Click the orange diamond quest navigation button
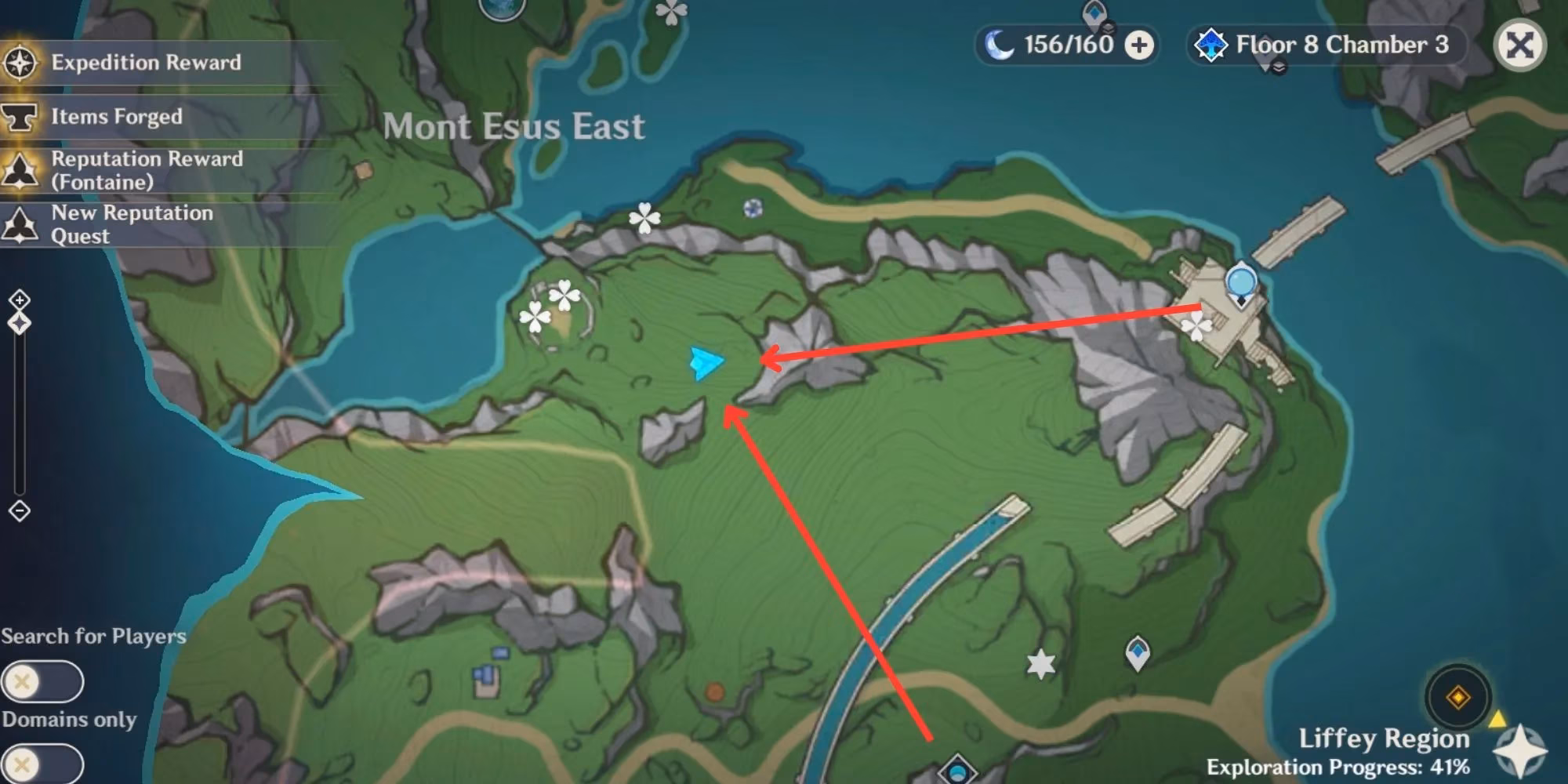The height and width of the screenshot is (784, 1568). [1458, 696]
